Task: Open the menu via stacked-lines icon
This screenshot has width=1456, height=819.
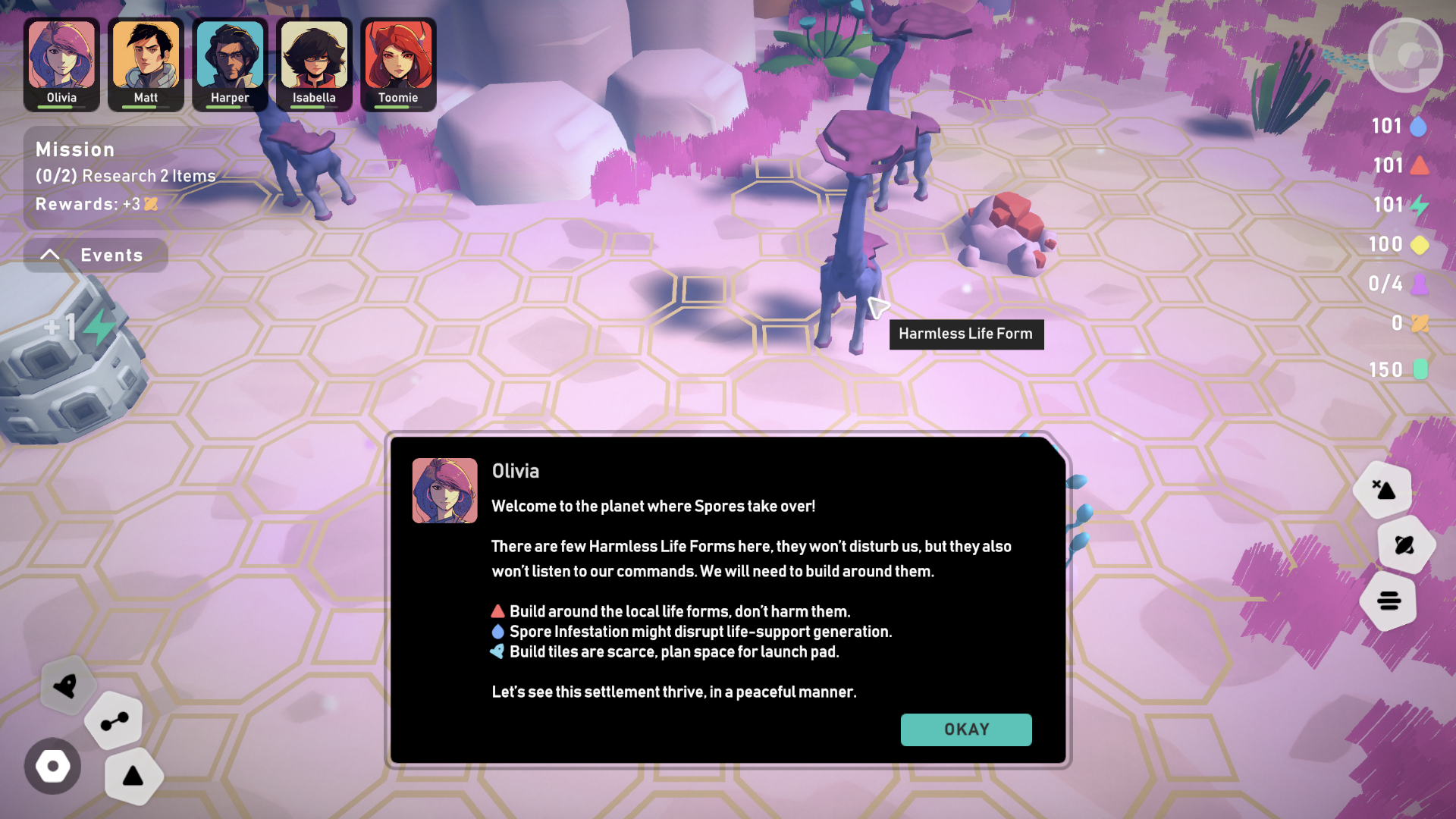Action: click(1389, 601)
